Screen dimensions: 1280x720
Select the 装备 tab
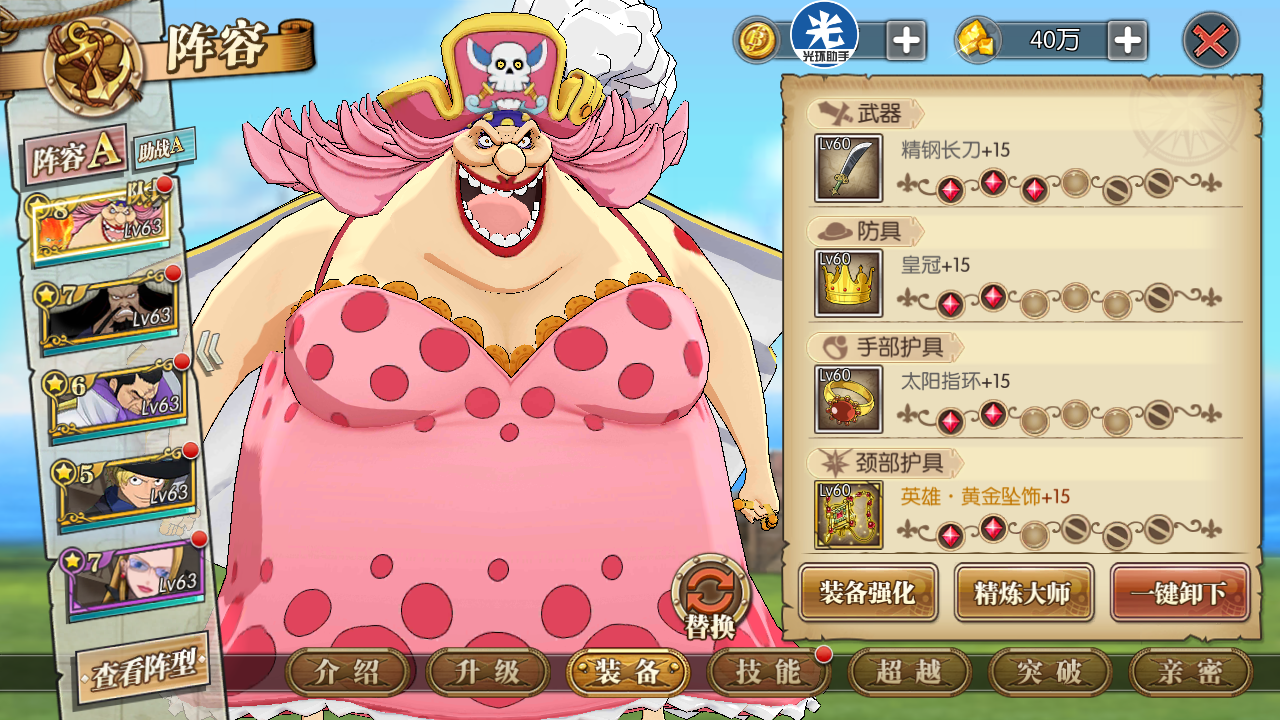tap(627, 672)
